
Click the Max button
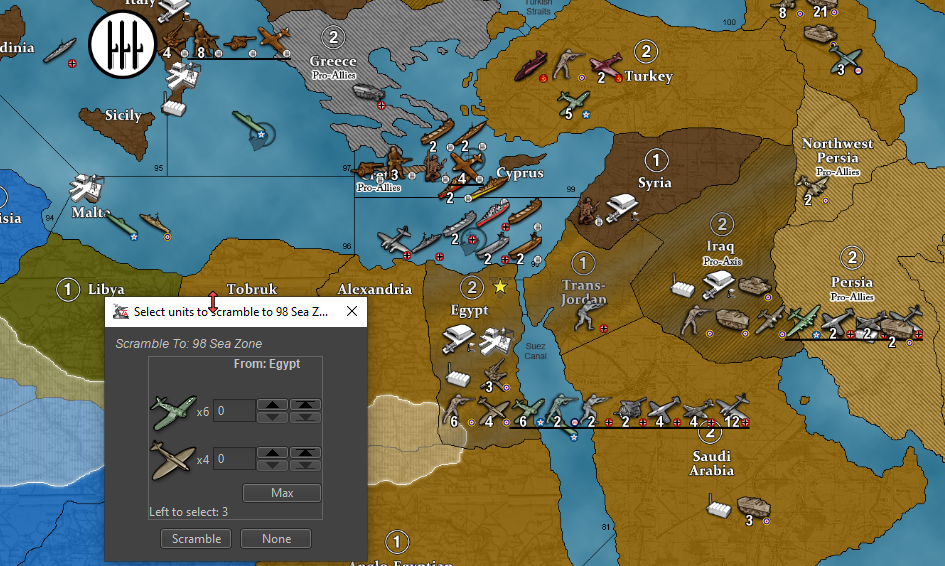tap(281, 493)
